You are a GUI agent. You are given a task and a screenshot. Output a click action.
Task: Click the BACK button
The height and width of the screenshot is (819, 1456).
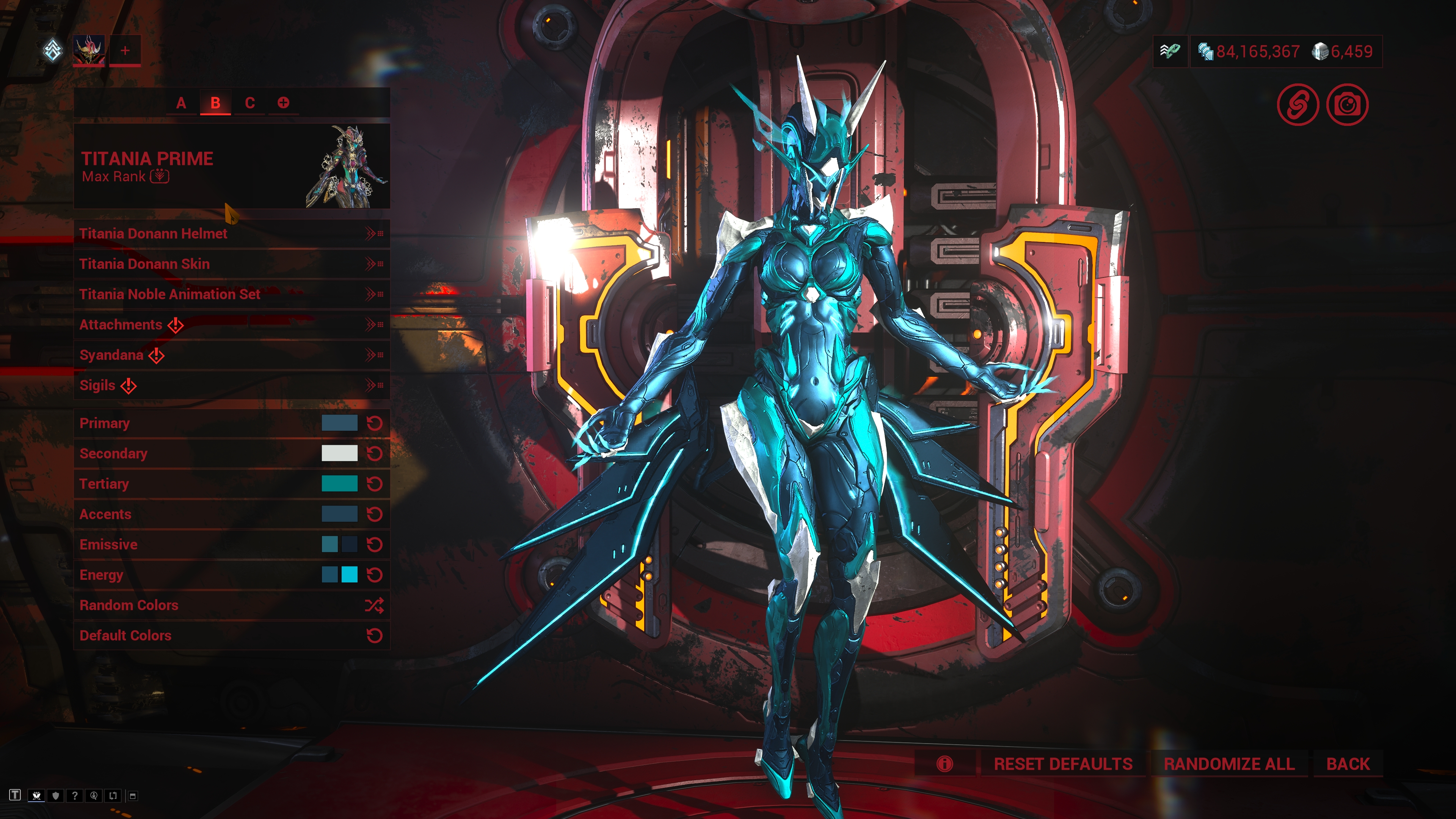(x=1349, y=764)
